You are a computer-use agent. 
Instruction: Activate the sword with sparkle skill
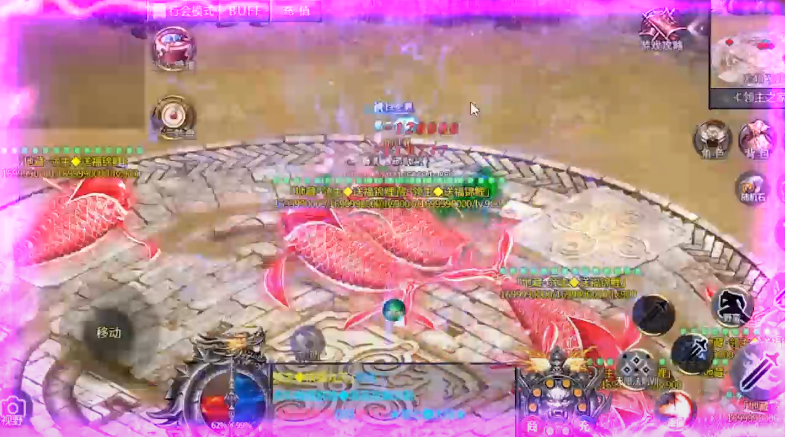[x=692, y=352]
